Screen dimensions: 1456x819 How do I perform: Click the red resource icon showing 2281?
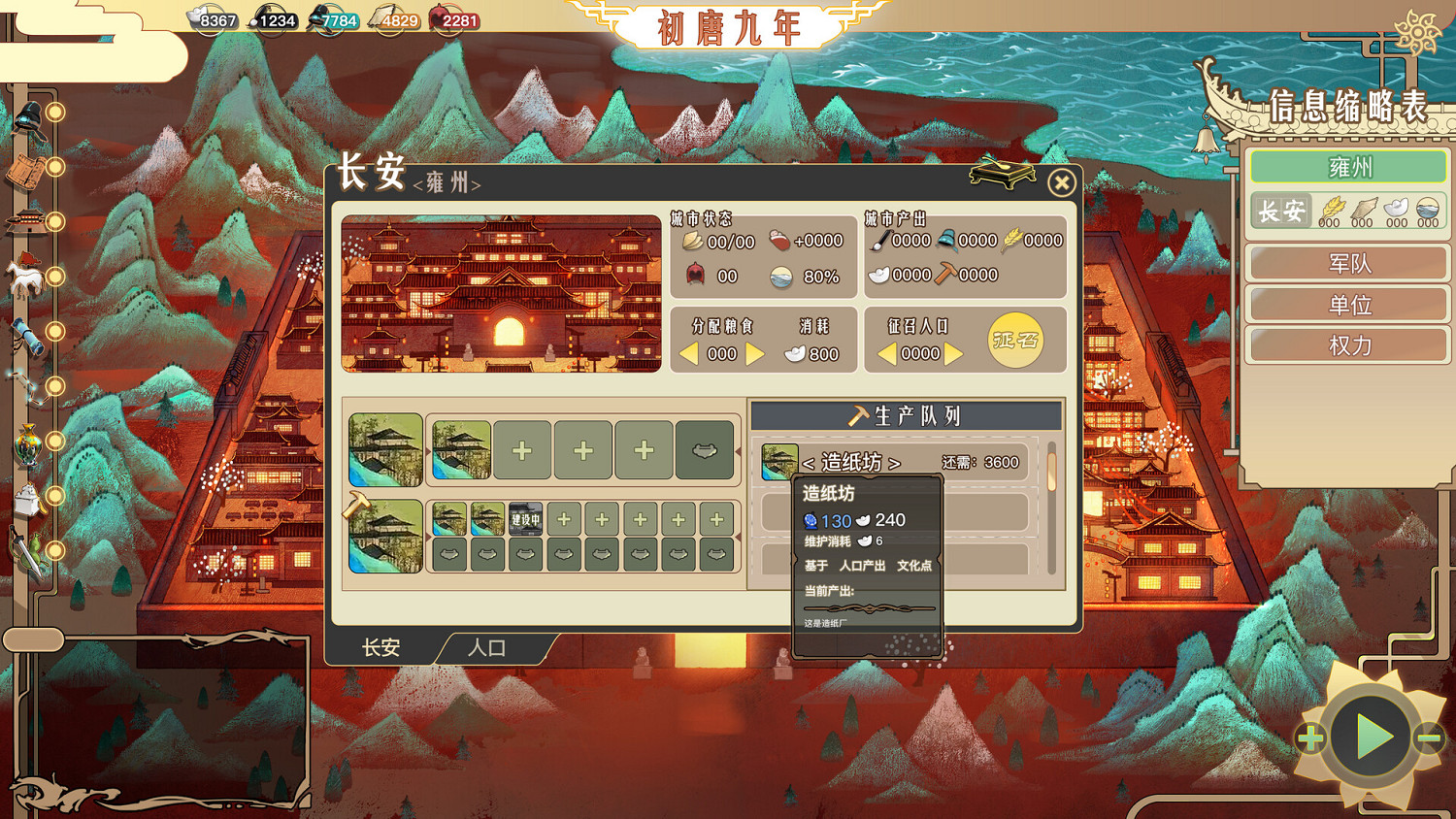pos(448,17)
